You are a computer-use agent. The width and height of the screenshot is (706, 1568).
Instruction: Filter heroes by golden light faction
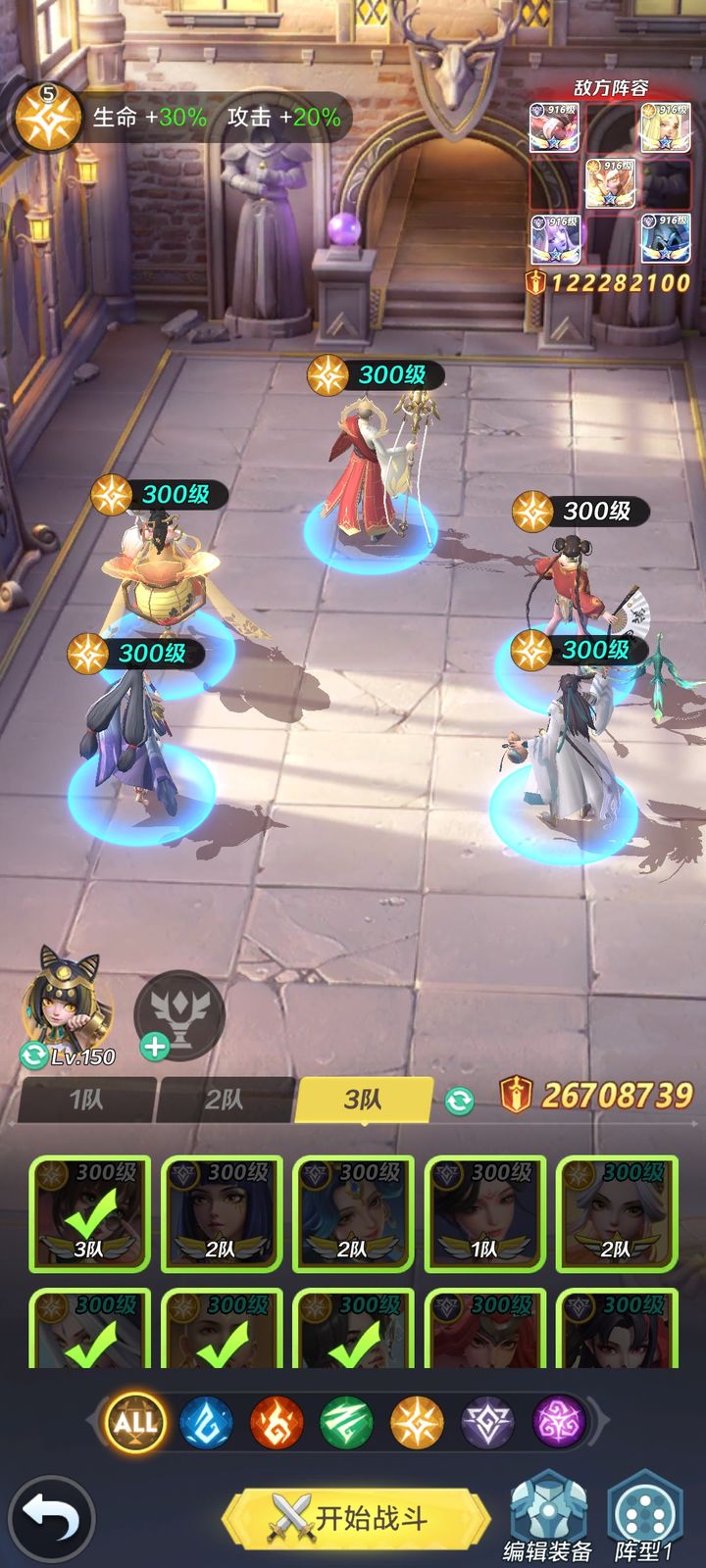click(417, 1422)
